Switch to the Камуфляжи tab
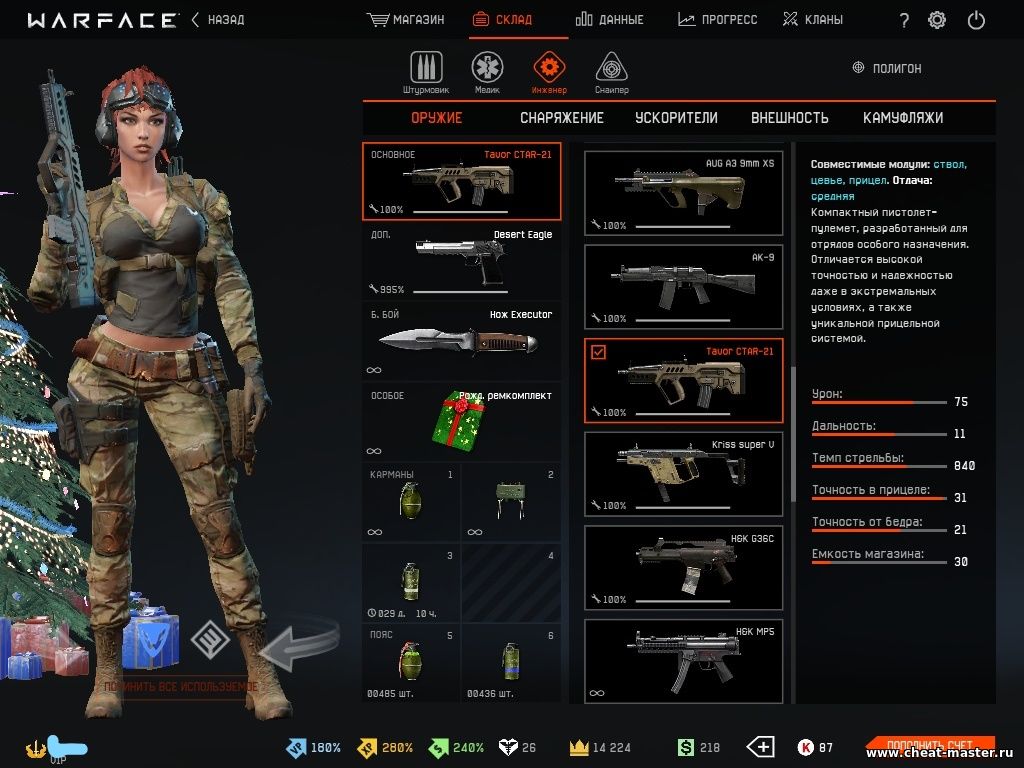This screenshot has height=768, width=1024. click(903, 118)
